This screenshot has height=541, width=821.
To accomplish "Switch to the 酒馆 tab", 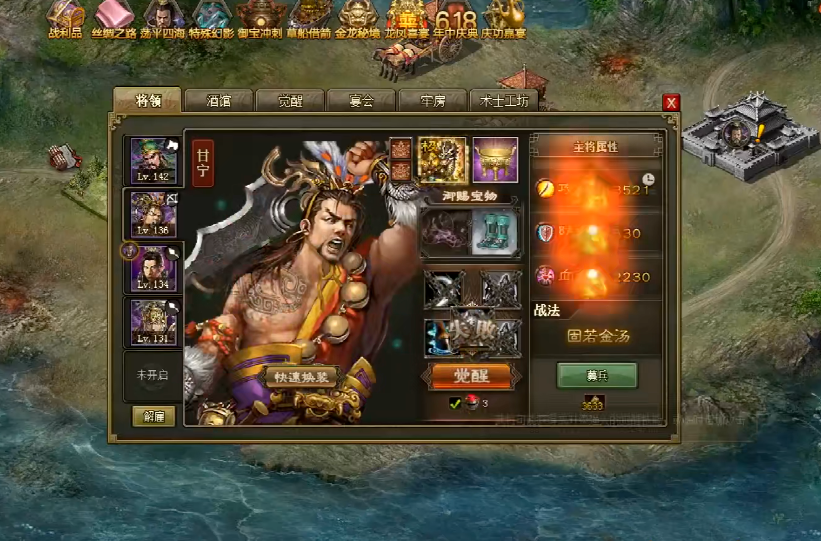I will click(218, 101).
